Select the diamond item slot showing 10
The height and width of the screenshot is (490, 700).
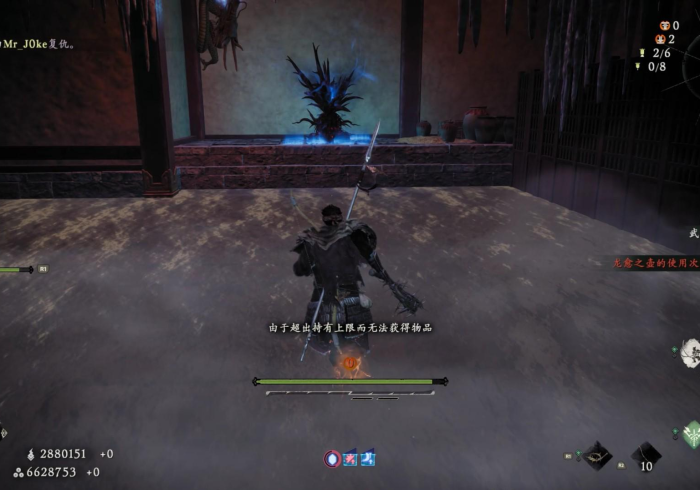click(x=645, y=457)
